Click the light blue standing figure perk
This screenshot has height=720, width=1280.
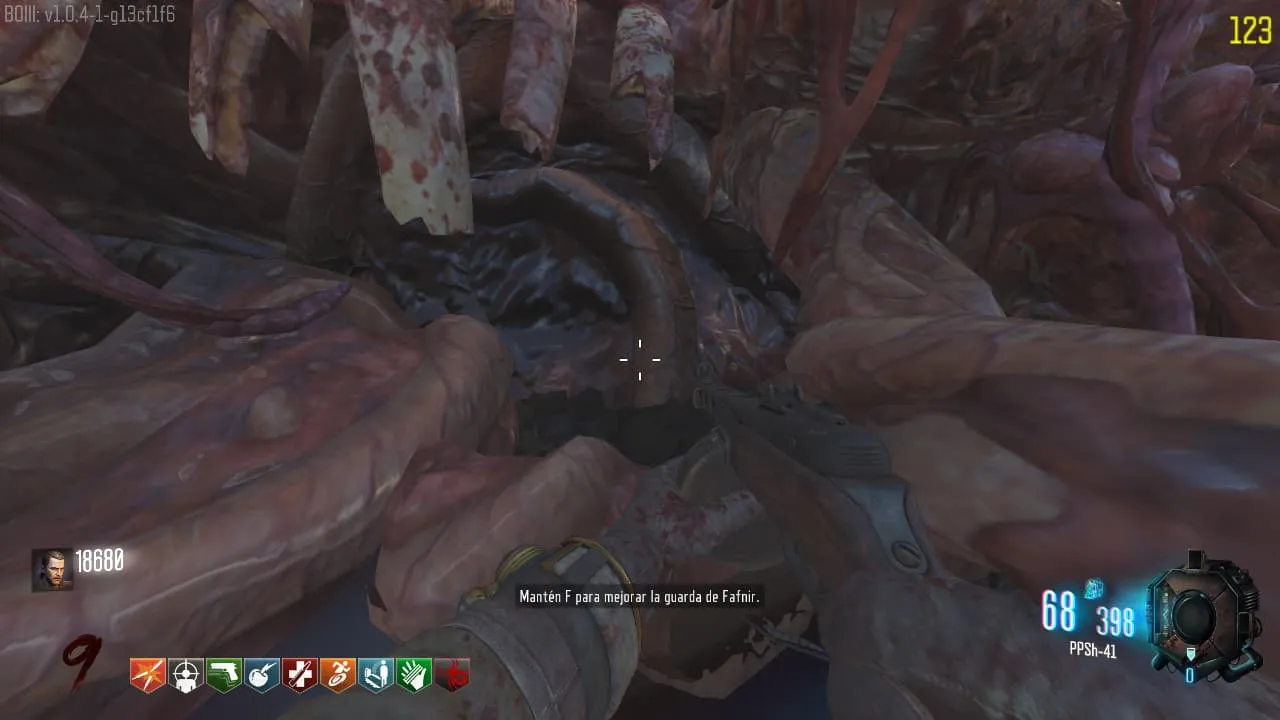click(x=375, y=675)
